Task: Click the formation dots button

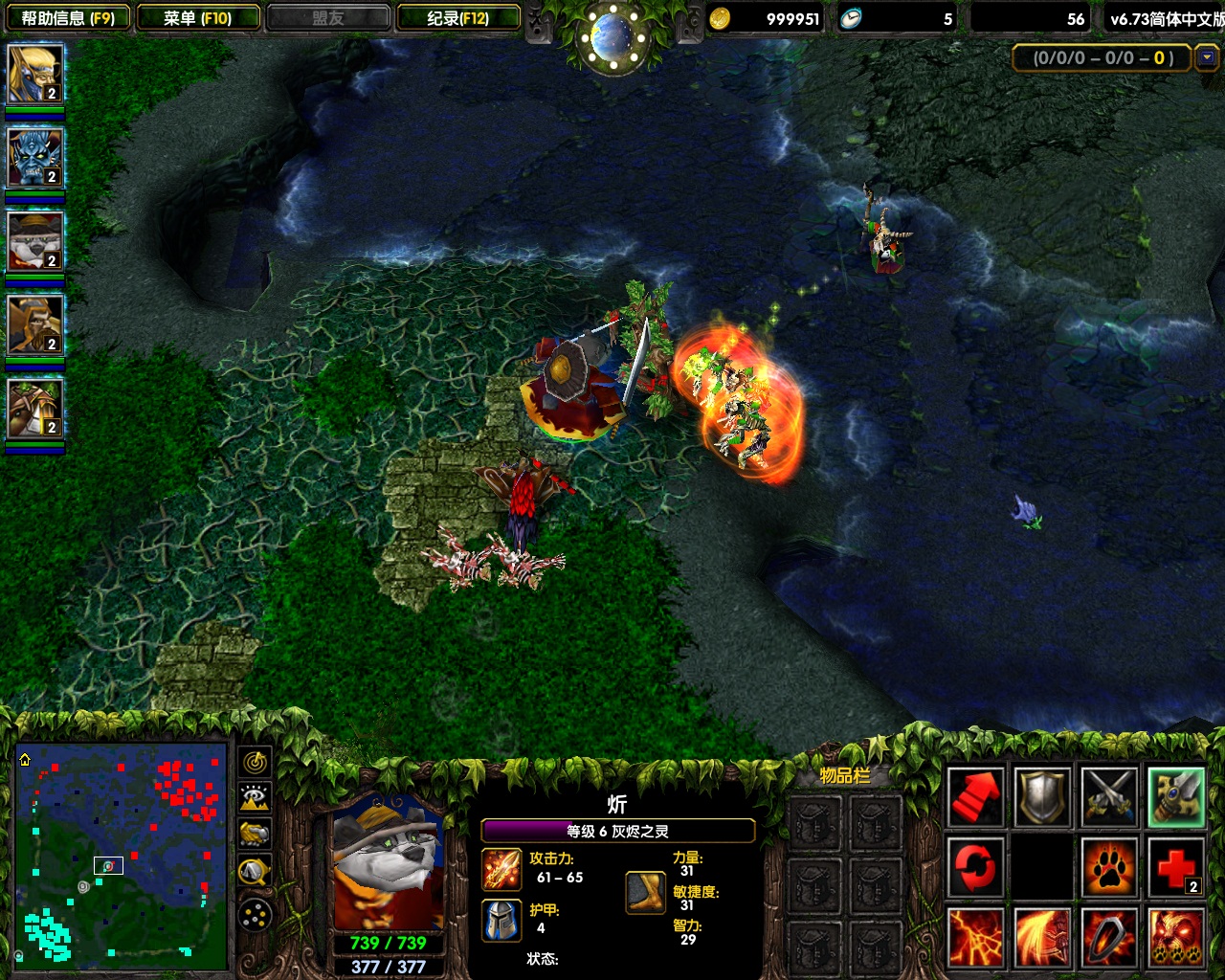Action: coord(255,915)
